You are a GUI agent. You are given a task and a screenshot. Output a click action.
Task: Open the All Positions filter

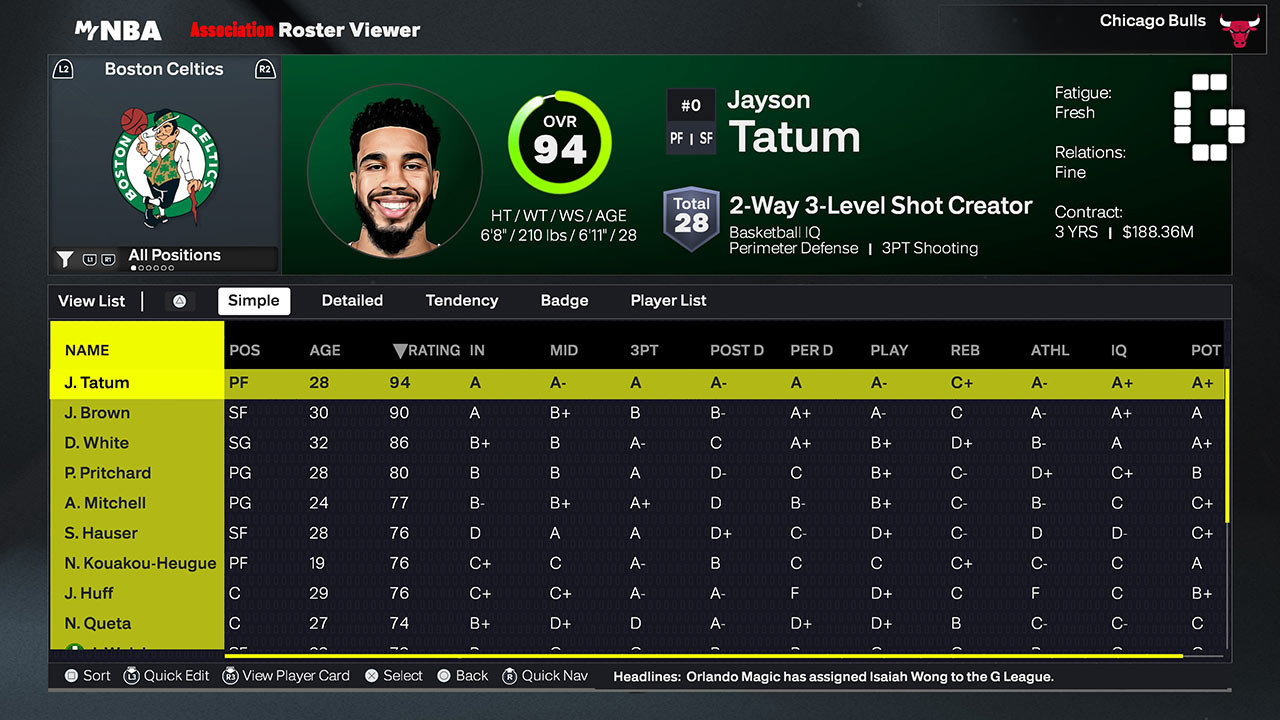coord(174,256)
